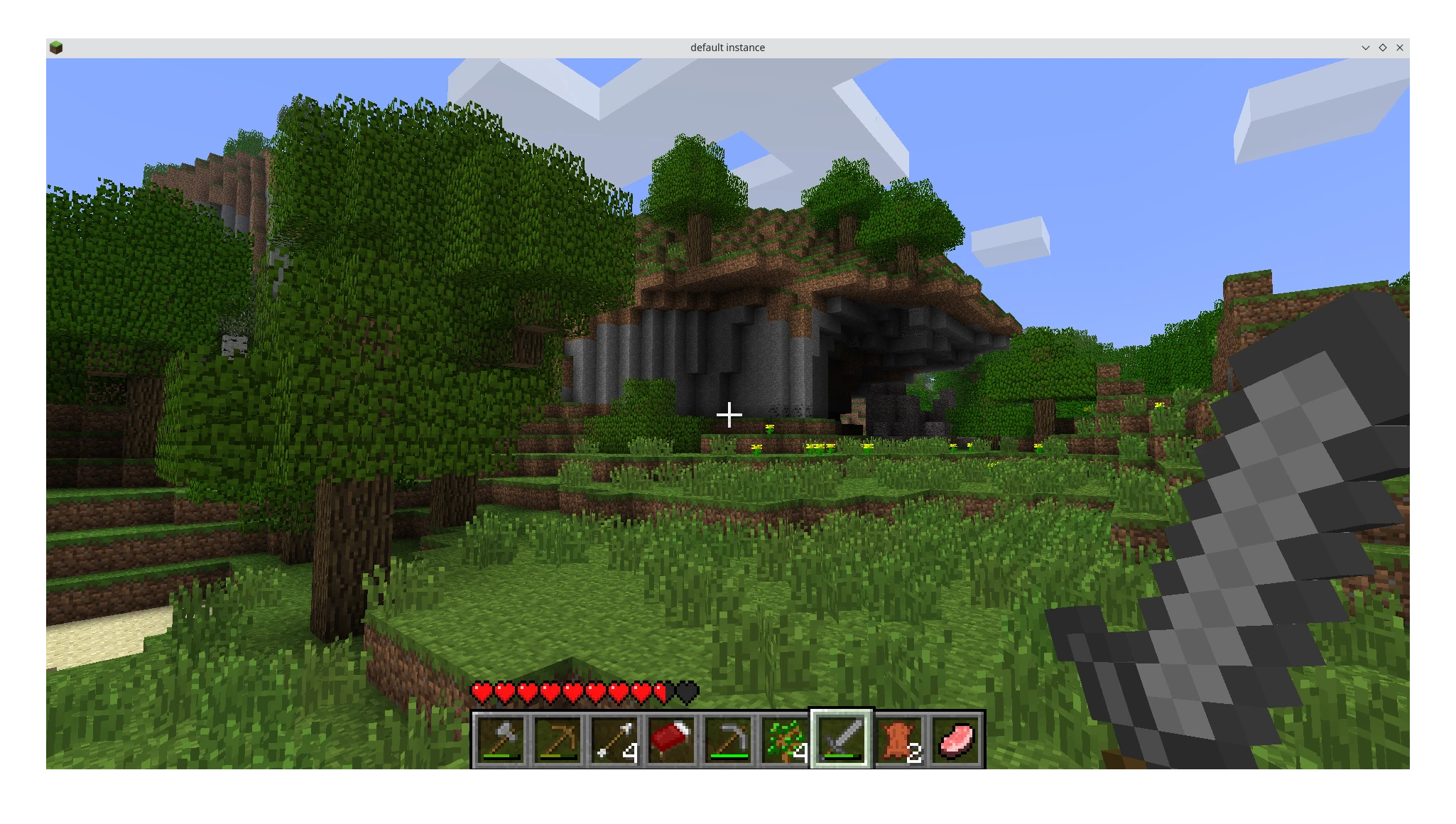
Task: Click the highlighted stone sword slot
Action: [842, 740]
